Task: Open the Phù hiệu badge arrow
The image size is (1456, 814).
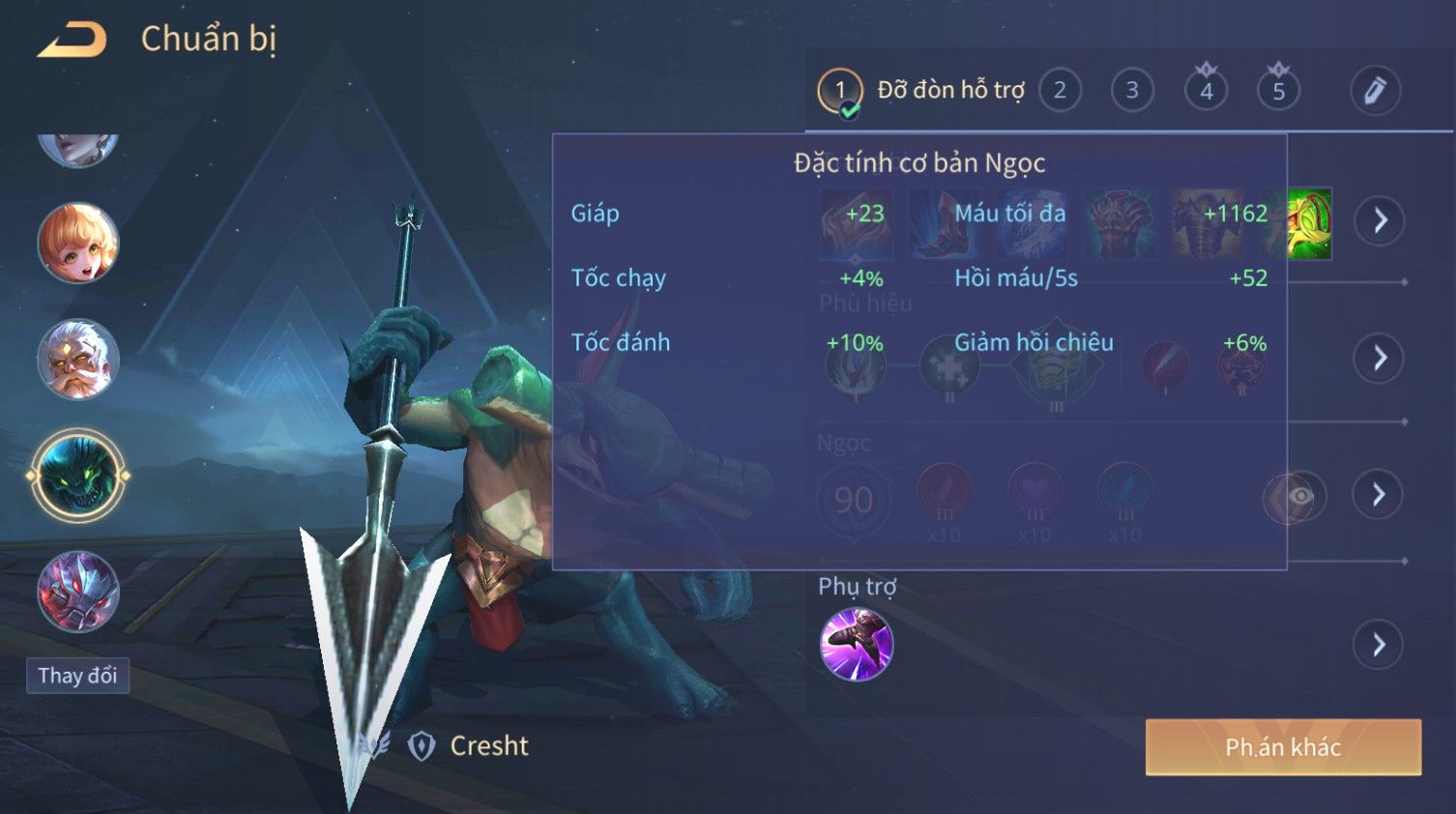Action: (1379, 359)
